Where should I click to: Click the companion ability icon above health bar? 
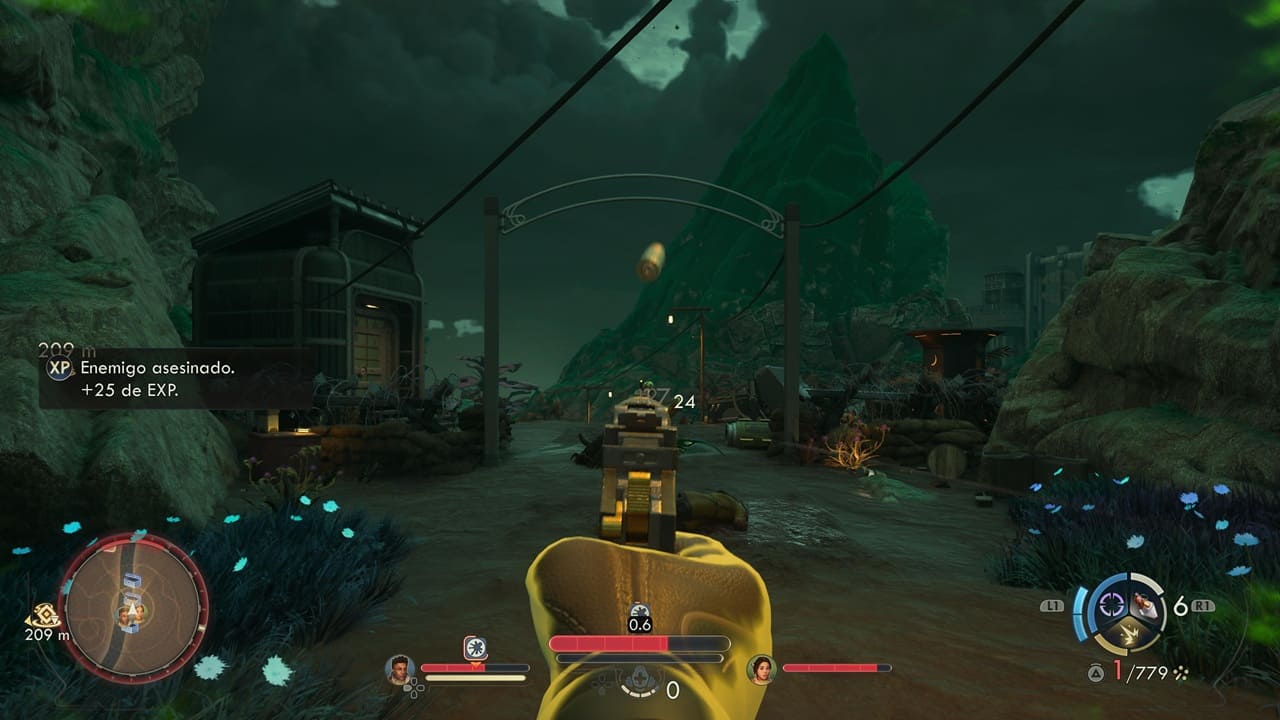pyautogui.click(x=476, y=647)
